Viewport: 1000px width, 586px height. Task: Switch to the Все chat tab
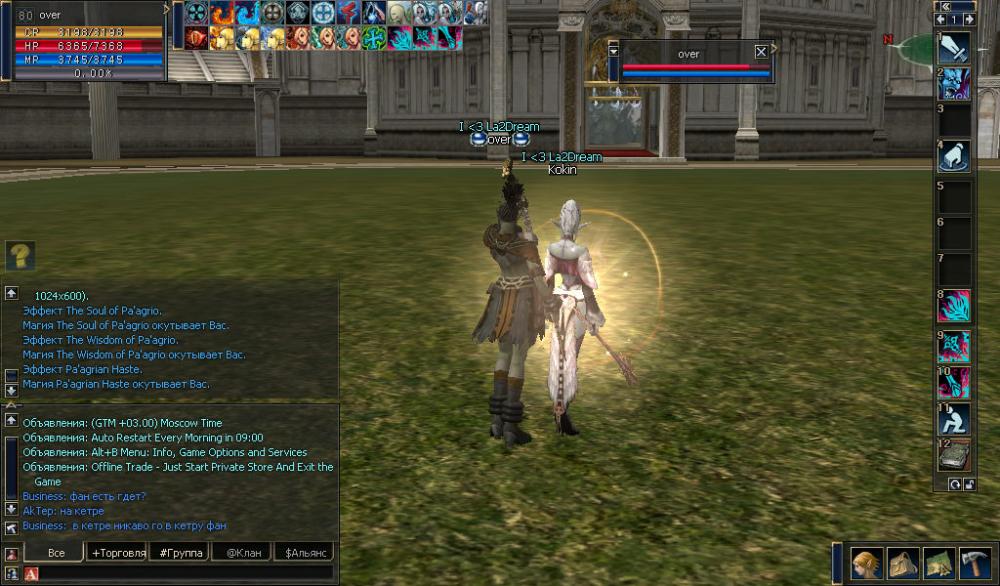coord(56,552)
